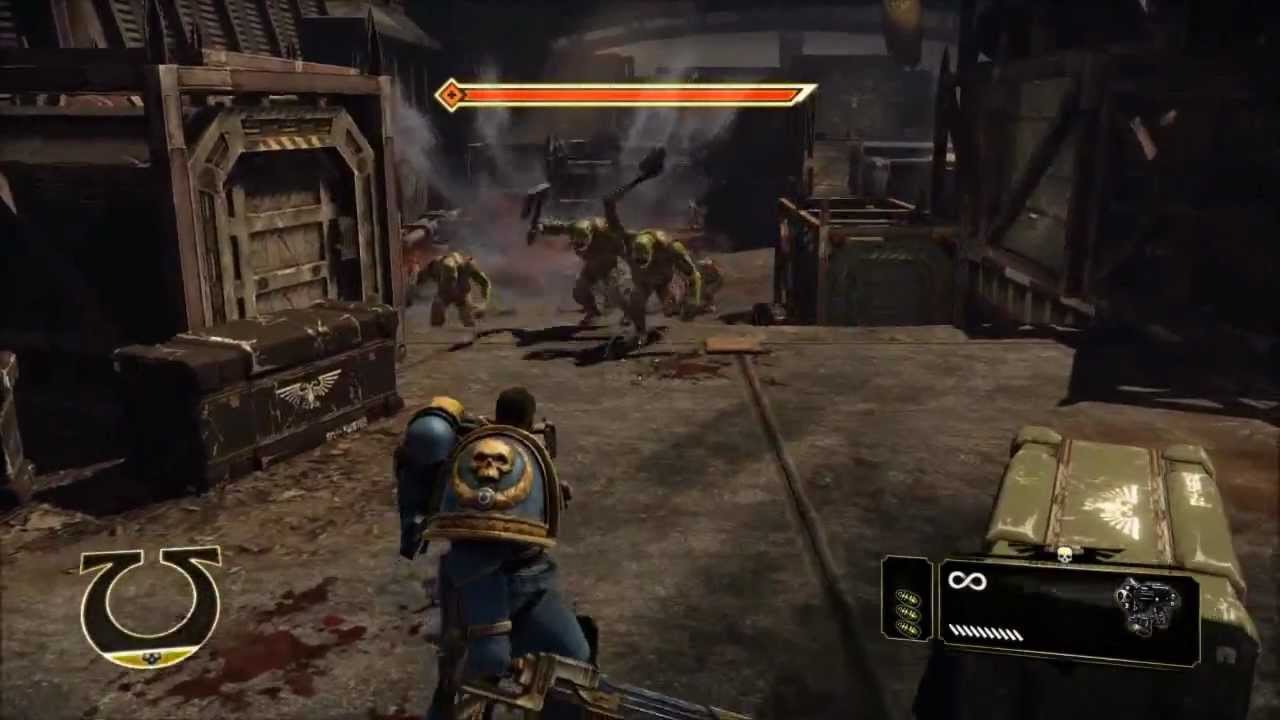
Task: Click the Ultramarines omega fury emblem
Action: coord(150,605)
